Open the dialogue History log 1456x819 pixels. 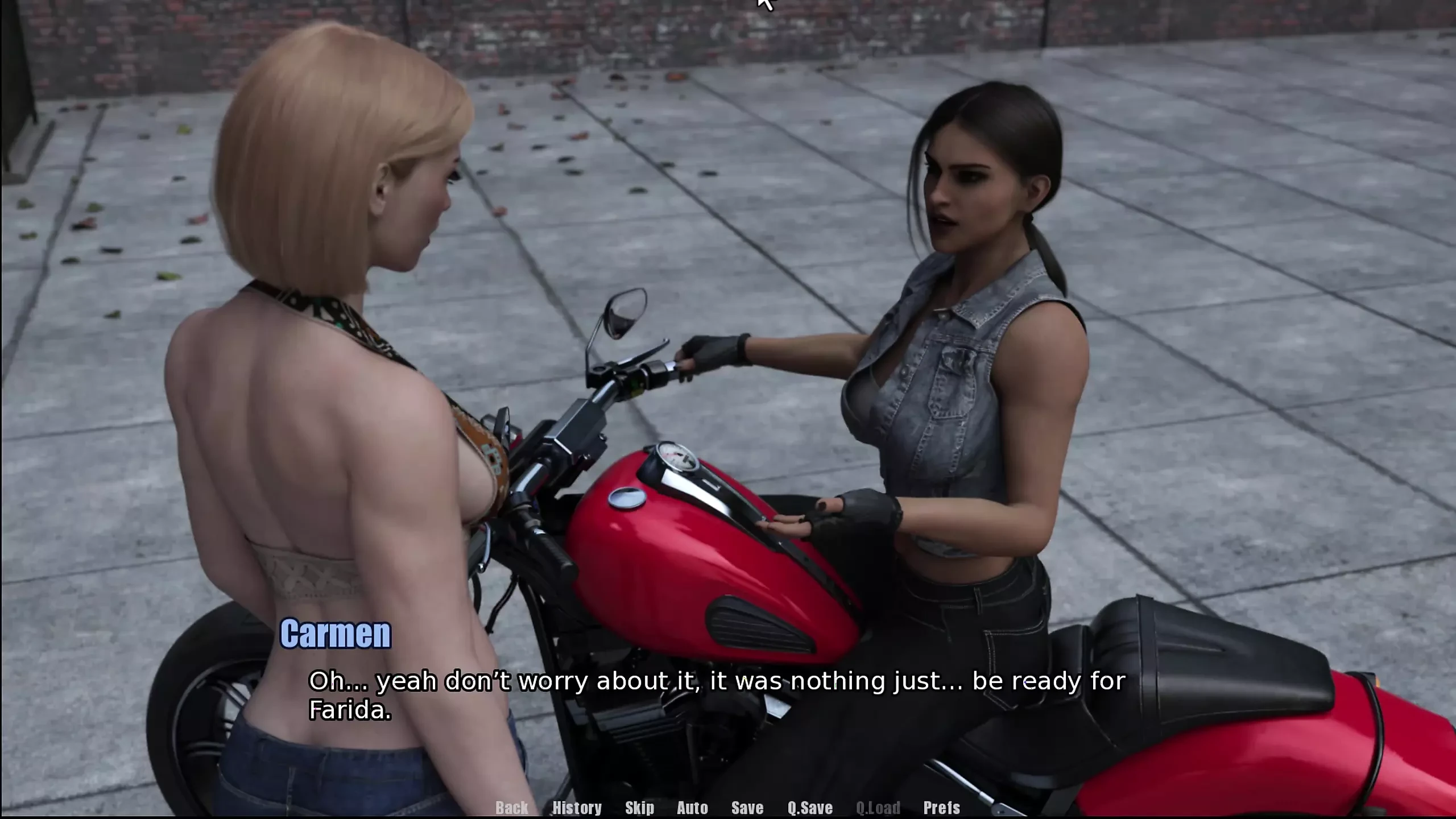[577, 808]
